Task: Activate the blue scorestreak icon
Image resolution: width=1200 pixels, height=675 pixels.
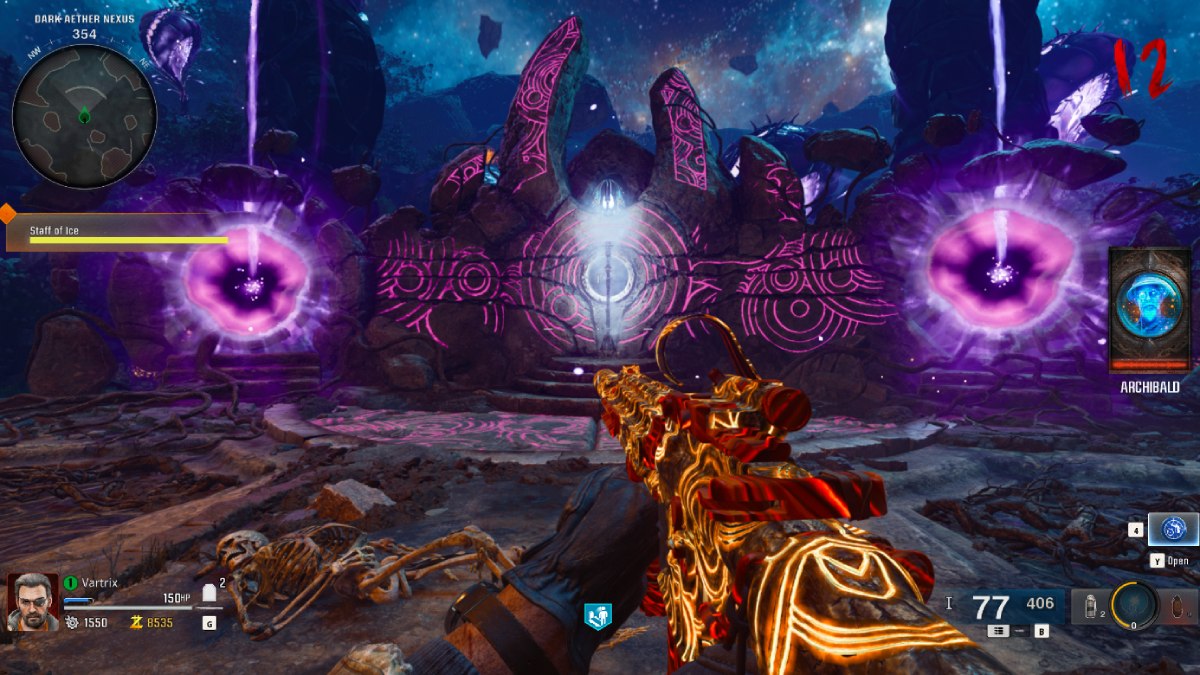Action: [1173, 529]
